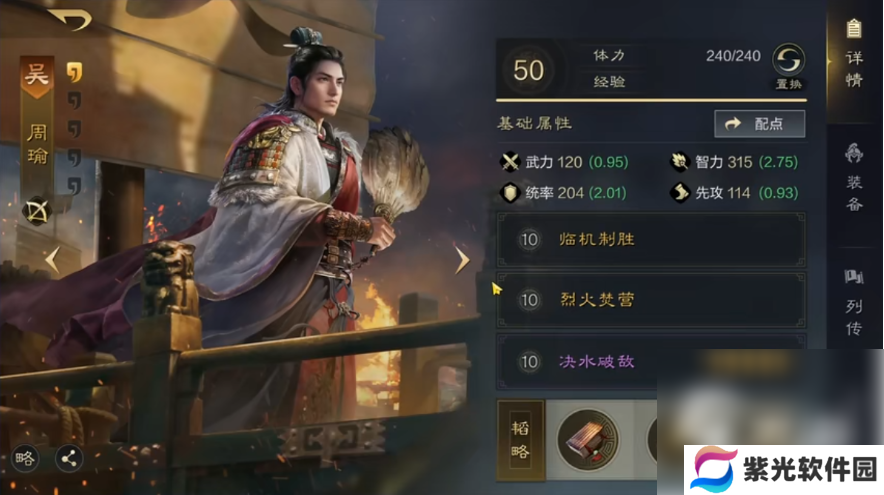The width and height of the screenshot is (884, 495).
Task: Select the 烈火焚营 skill row
Action: click(x=651, y=300)
